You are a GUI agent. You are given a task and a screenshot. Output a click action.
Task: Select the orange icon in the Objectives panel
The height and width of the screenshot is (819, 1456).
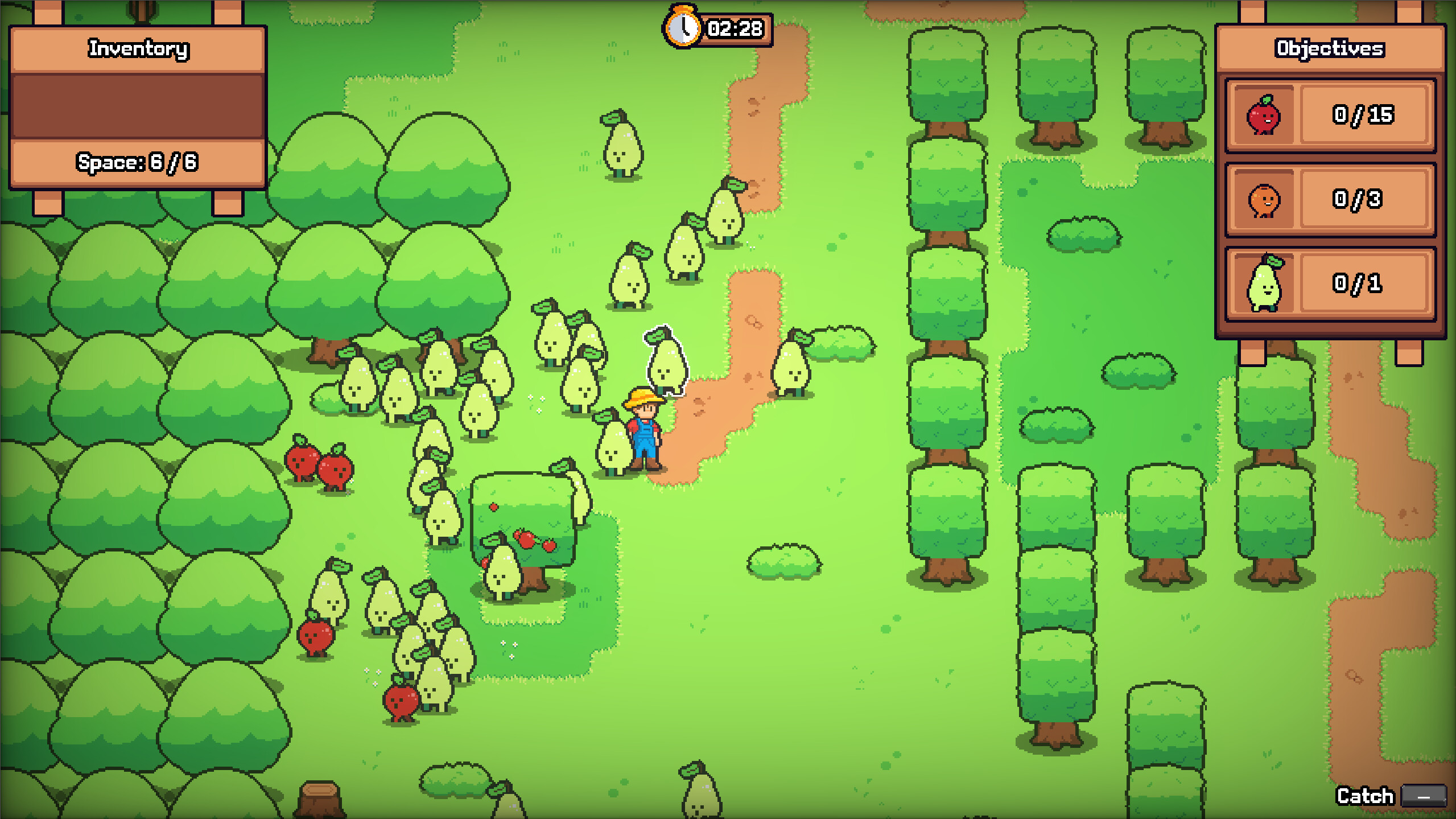[1265, 200]
